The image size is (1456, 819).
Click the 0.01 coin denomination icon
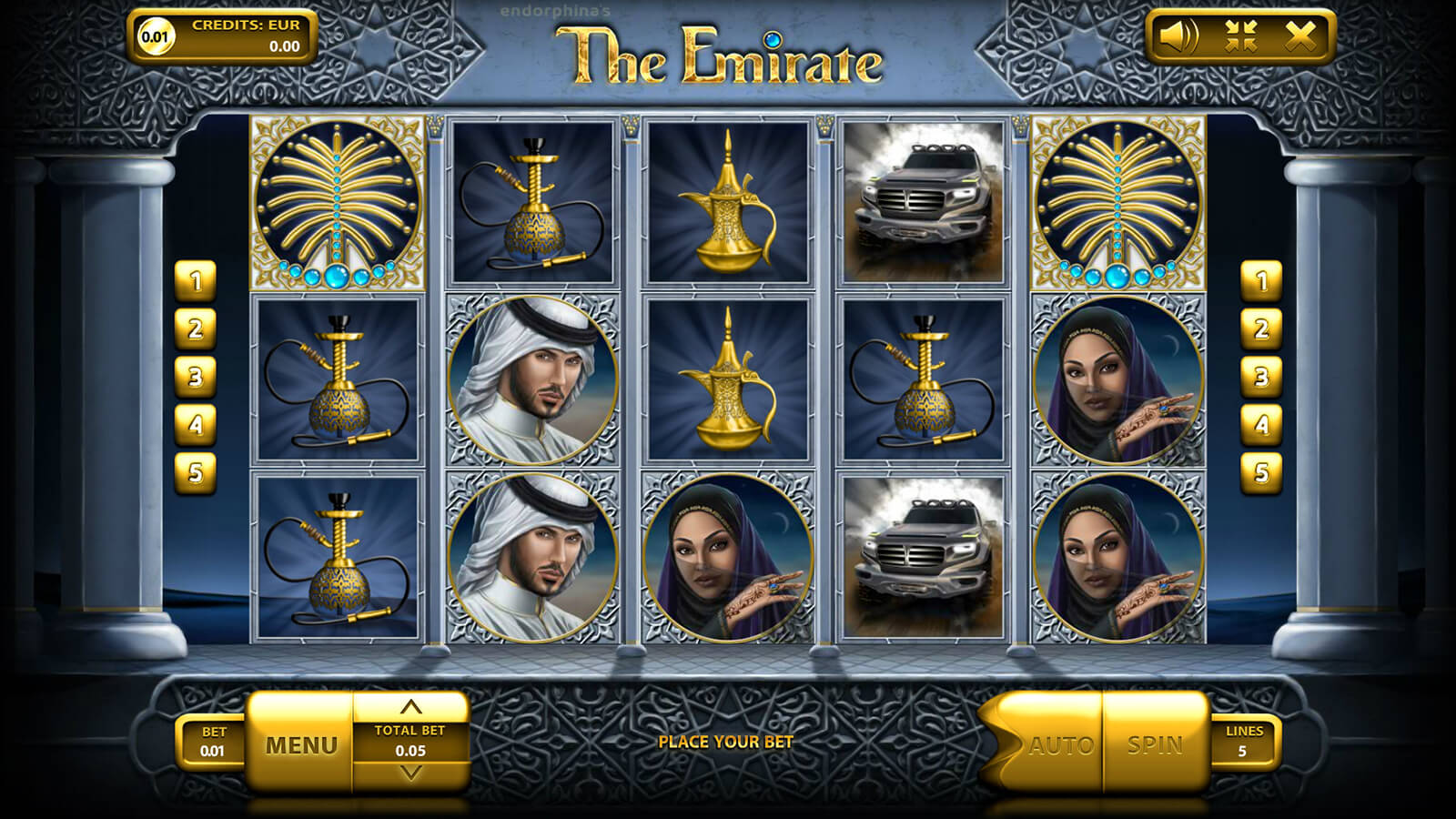tap(155, 37)
